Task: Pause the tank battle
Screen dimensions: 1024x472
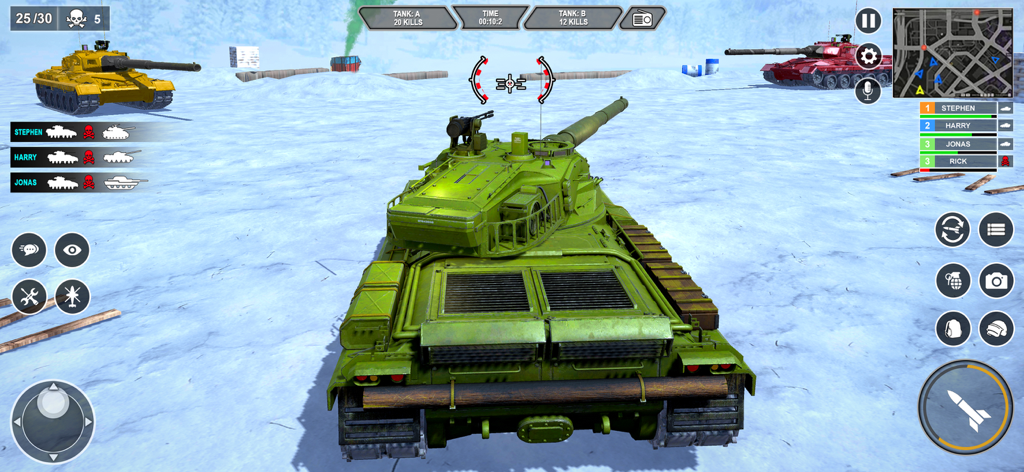Action: click(x=868, y=21)
